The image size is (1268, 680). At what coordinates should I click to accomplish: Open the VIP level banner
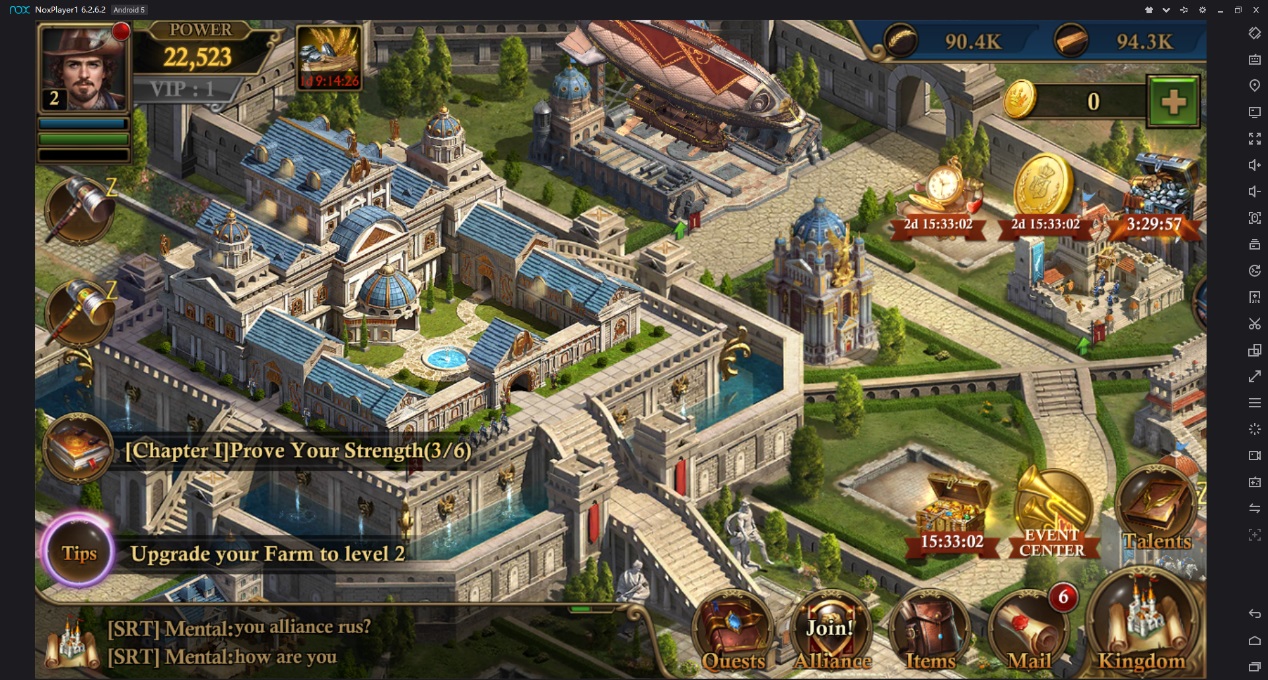pos(182,89)
